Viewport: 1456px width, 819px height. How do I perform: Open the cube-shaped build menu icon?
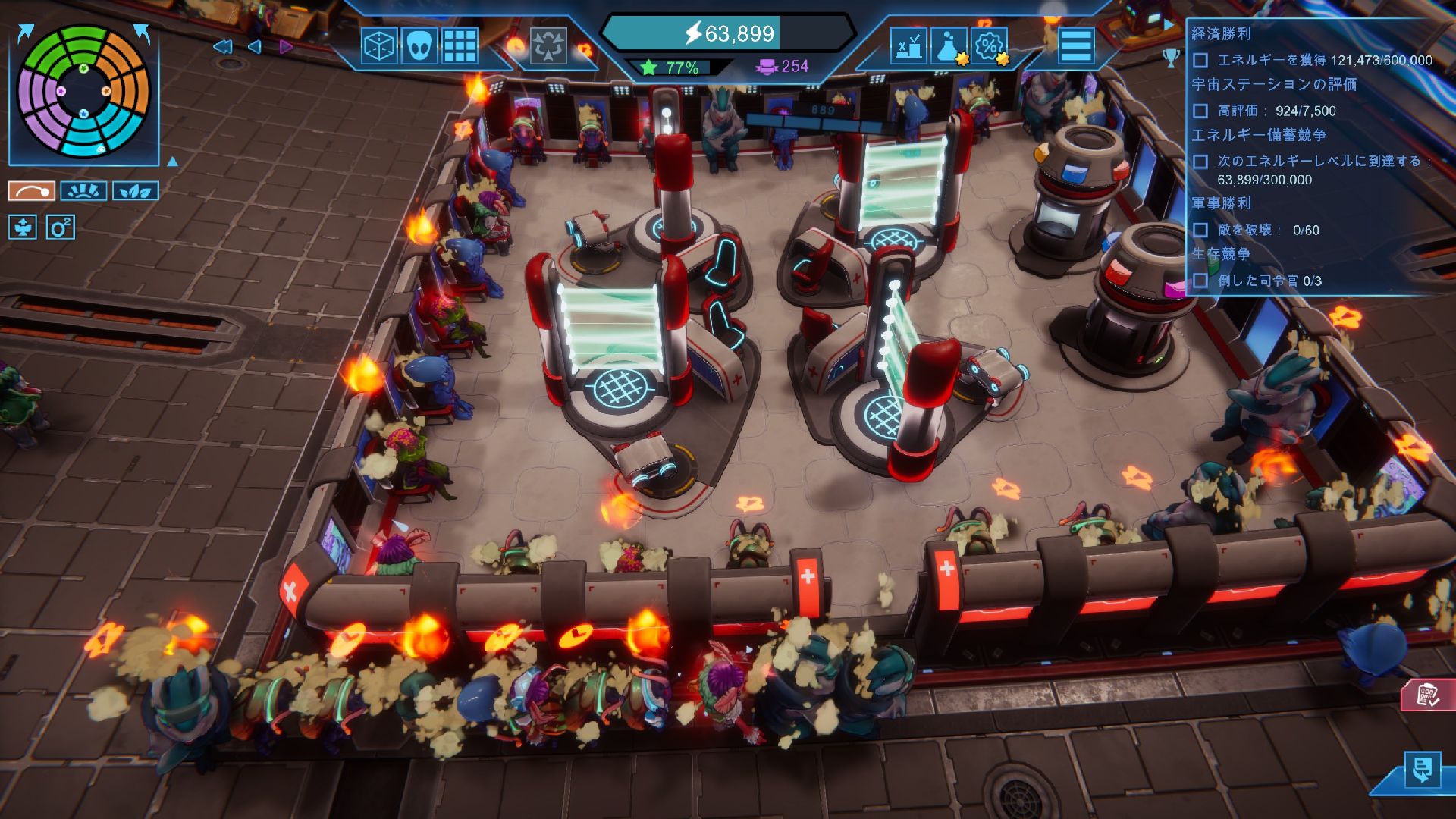[x=379, y=45]
